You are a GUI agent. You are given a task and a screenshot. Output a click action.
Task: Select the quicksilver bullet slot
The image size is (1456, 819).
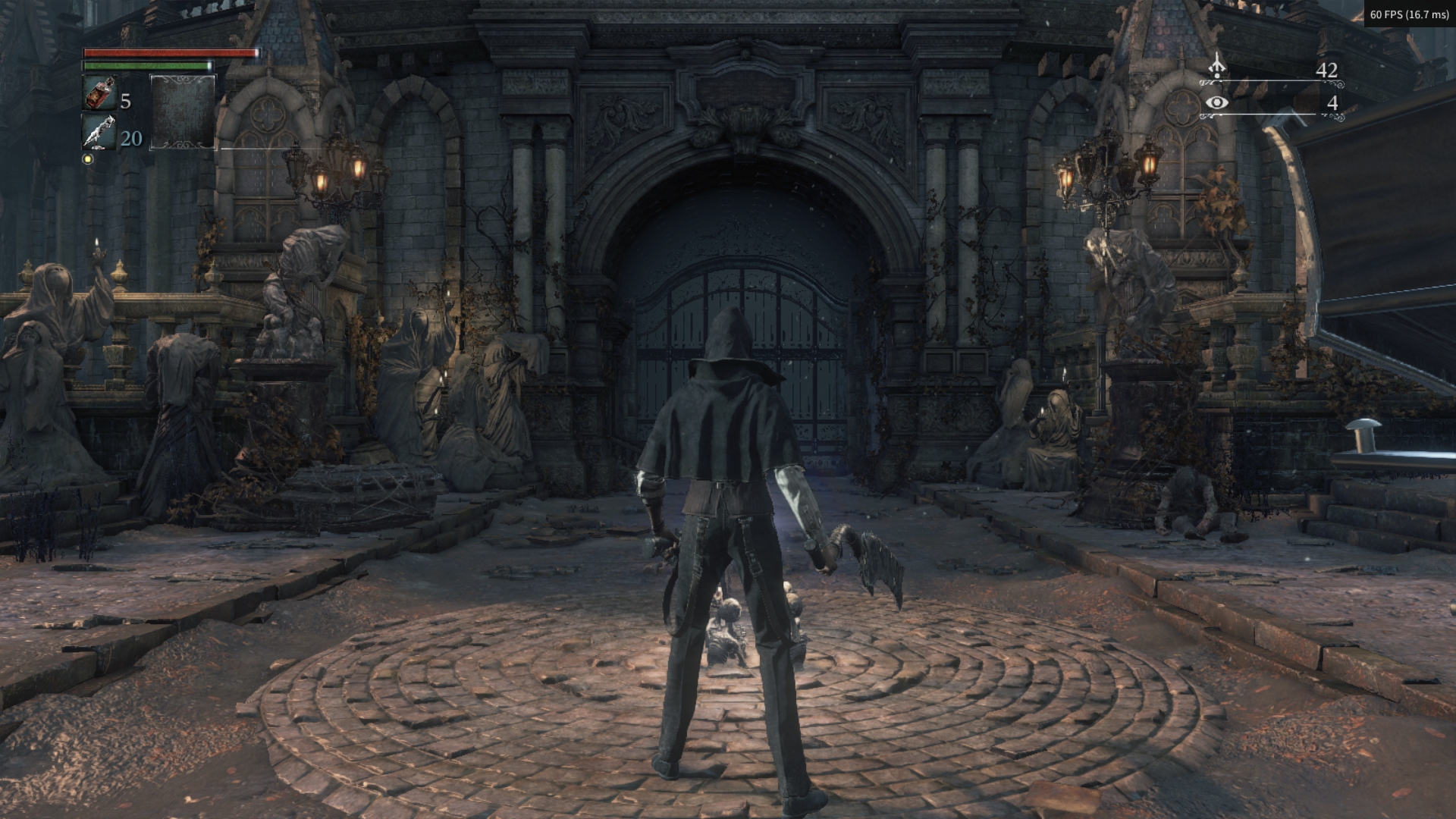coord(99,132)
